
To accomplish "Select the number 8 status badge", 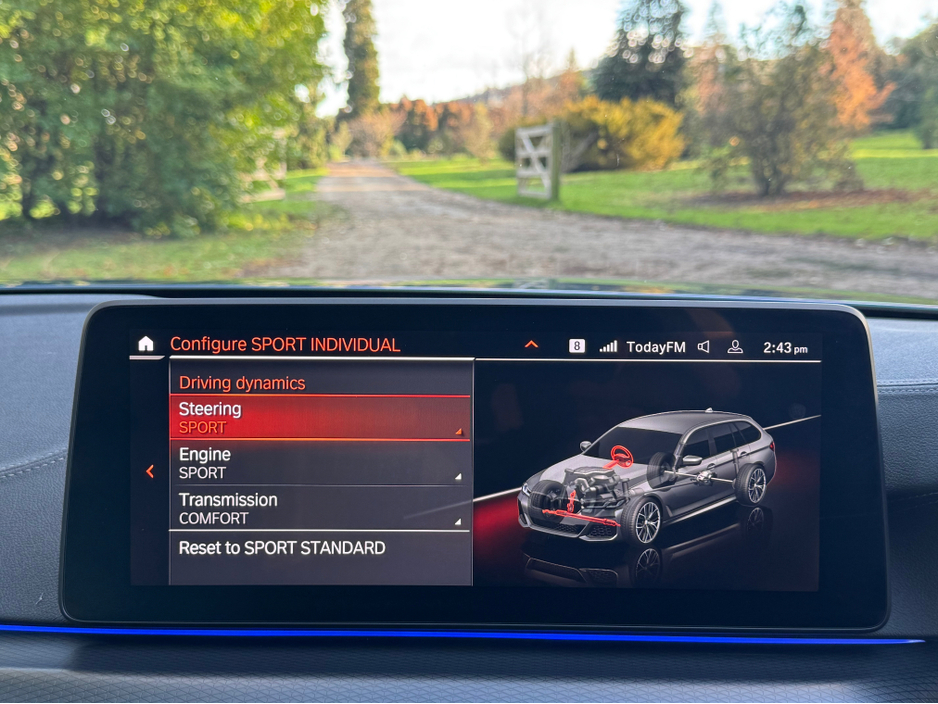I will click(x=577, y=346).
